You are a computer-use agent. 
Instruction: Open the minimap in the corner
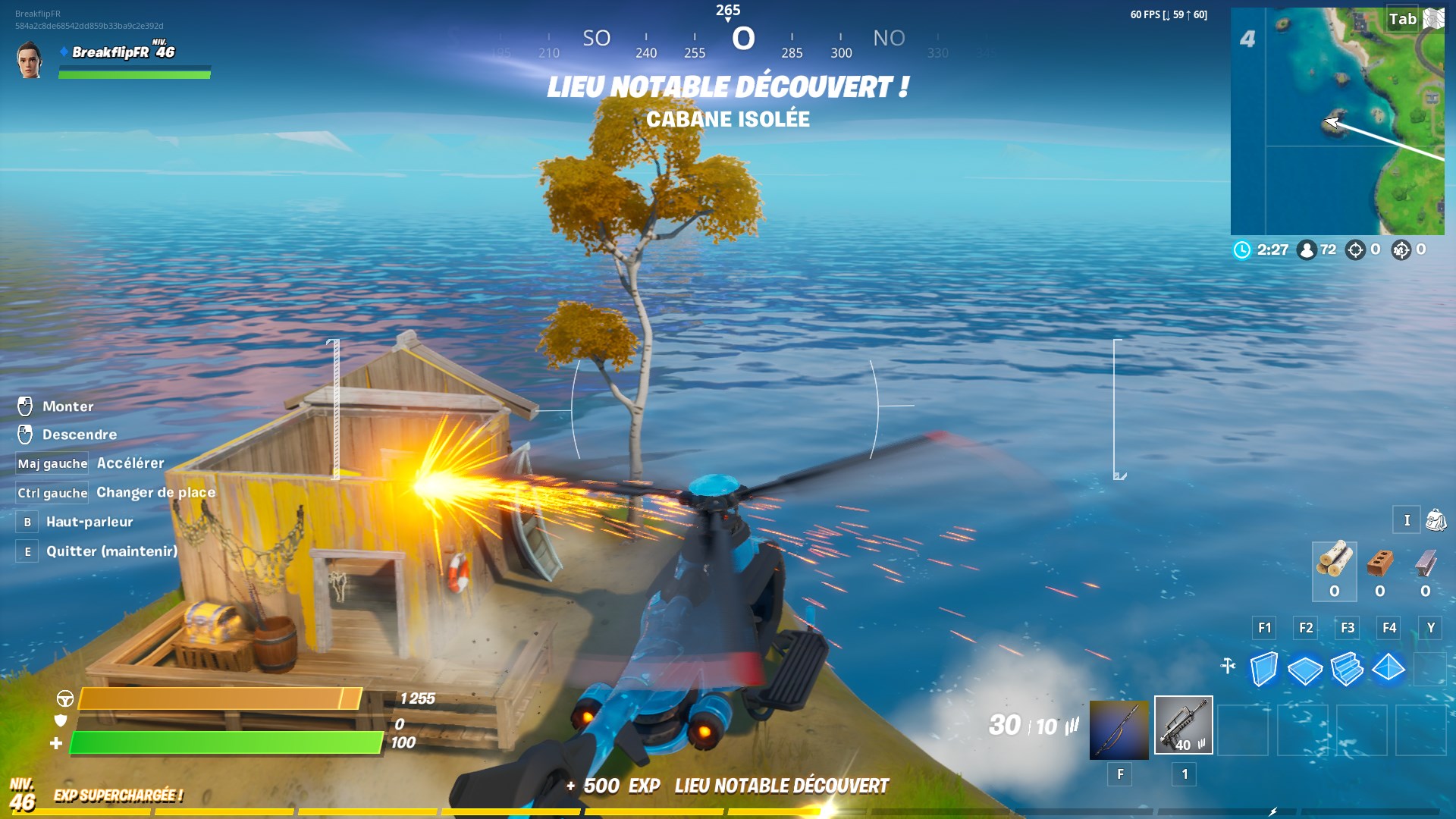click(x=1337, y=121)
